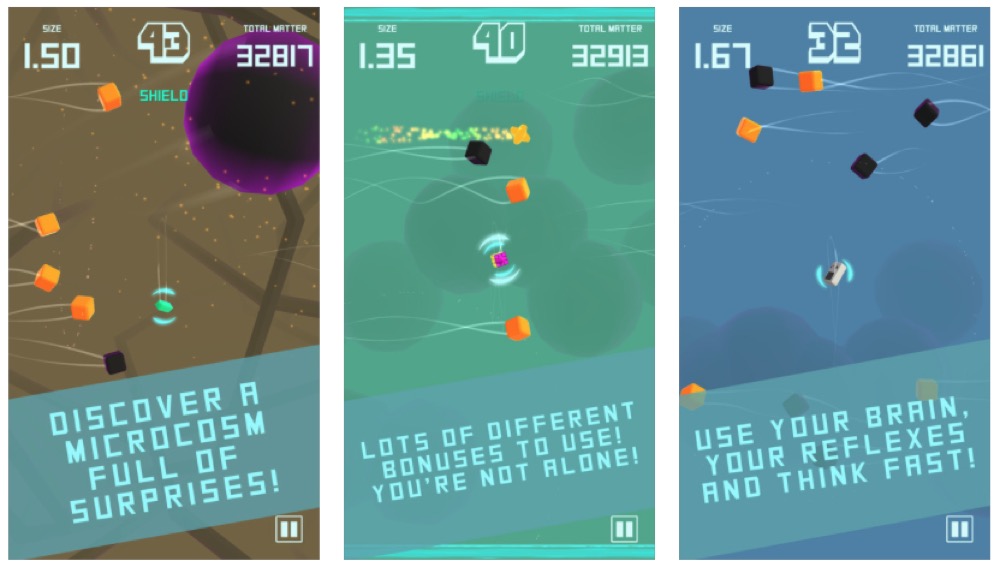
Task: Hit the pause button in the green-background screenshot
Action: pos(624,529)
